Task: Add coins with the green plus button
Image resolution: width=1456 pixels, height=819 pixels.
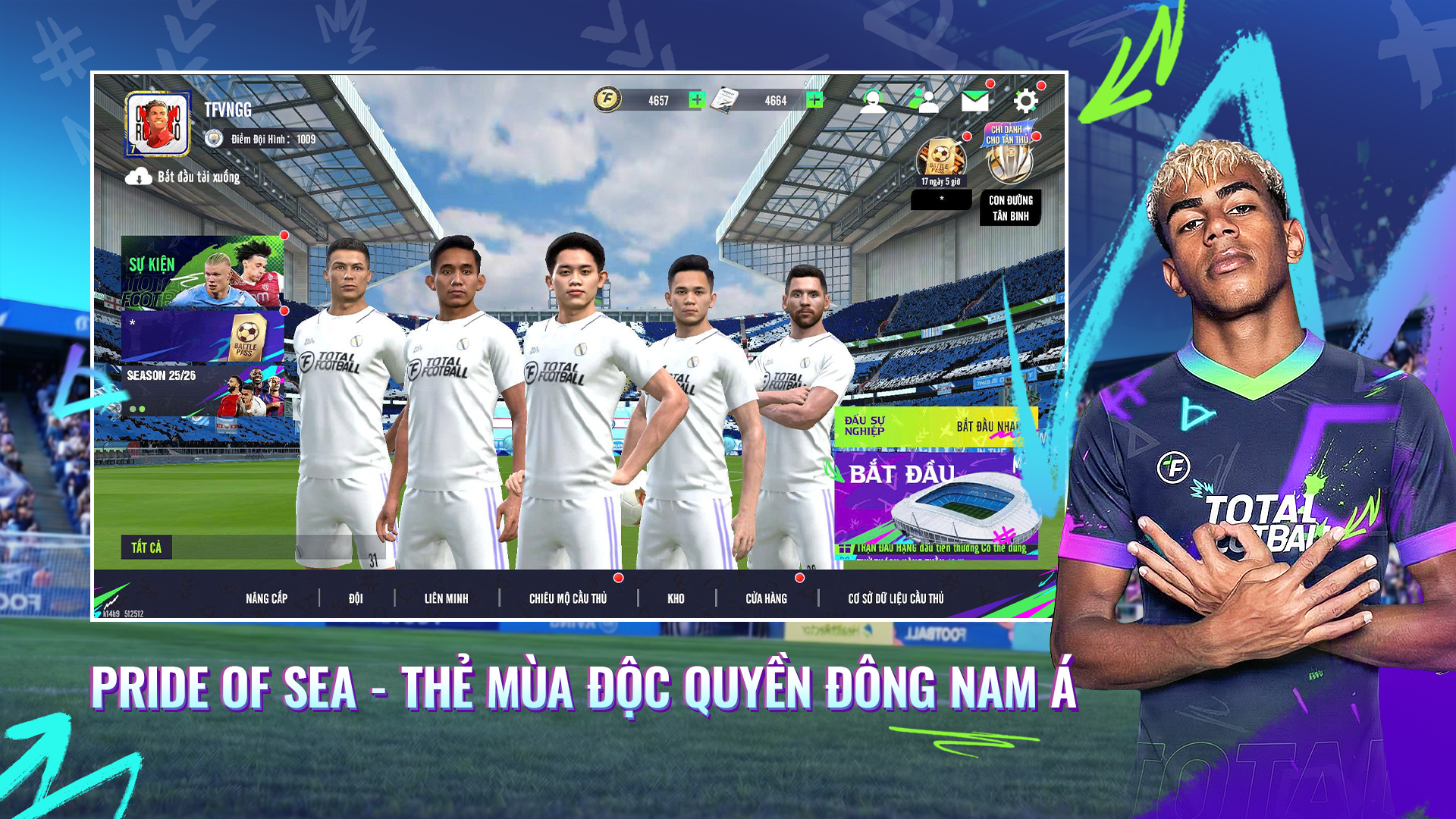Action: [x=698, y=98]
